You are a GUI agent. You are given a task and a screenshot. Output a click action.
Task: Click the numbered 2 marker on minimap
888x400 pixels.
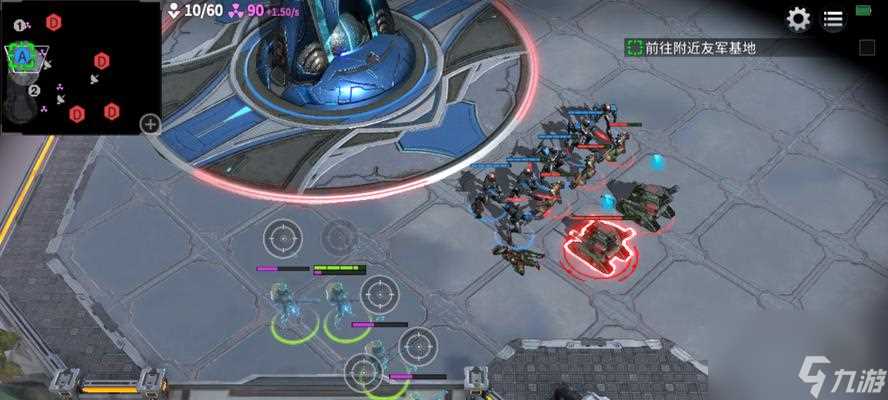[34, 91]
